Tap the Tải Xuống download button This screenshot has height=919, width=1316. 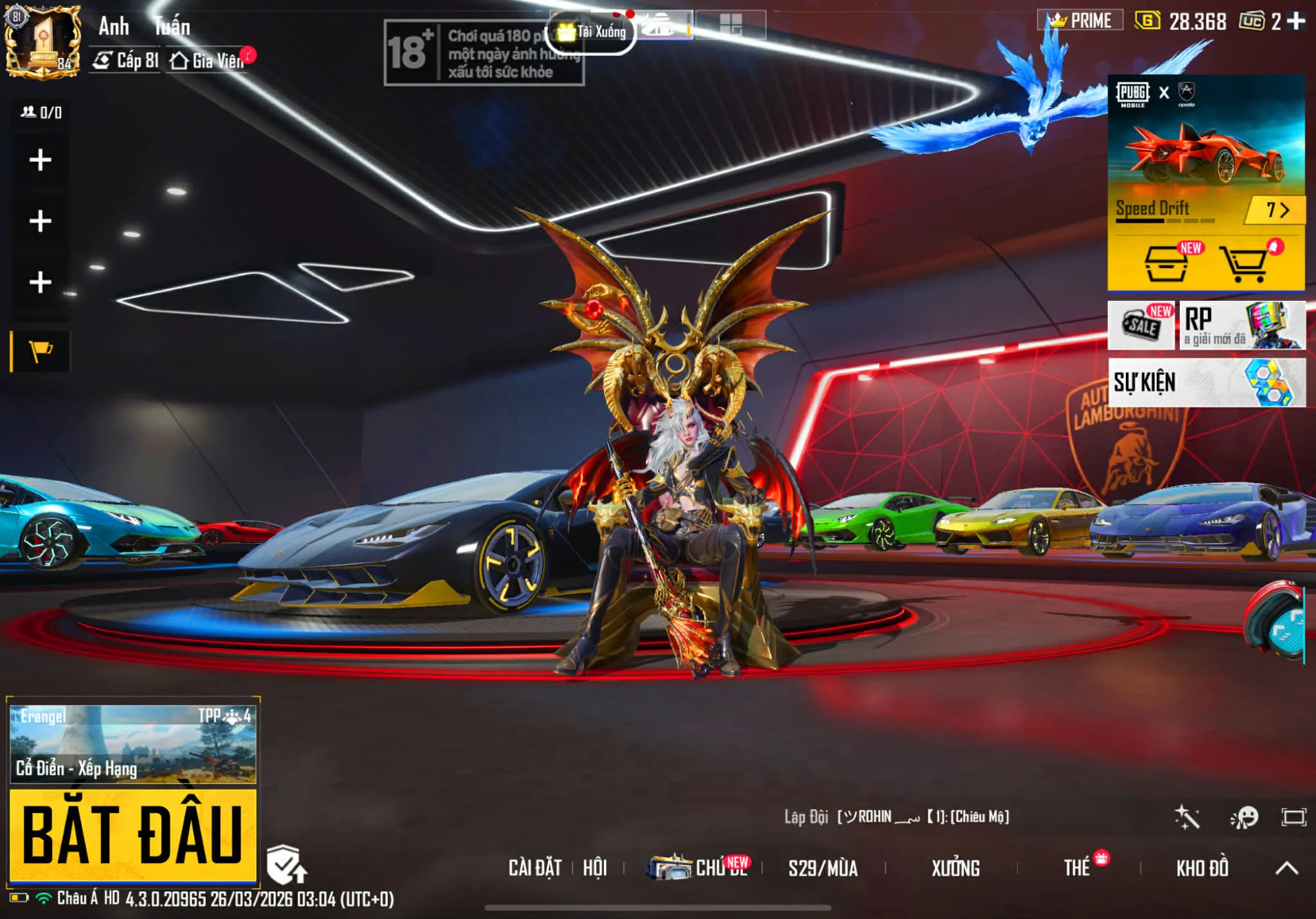pyautogui.click(x=592, y=32)
